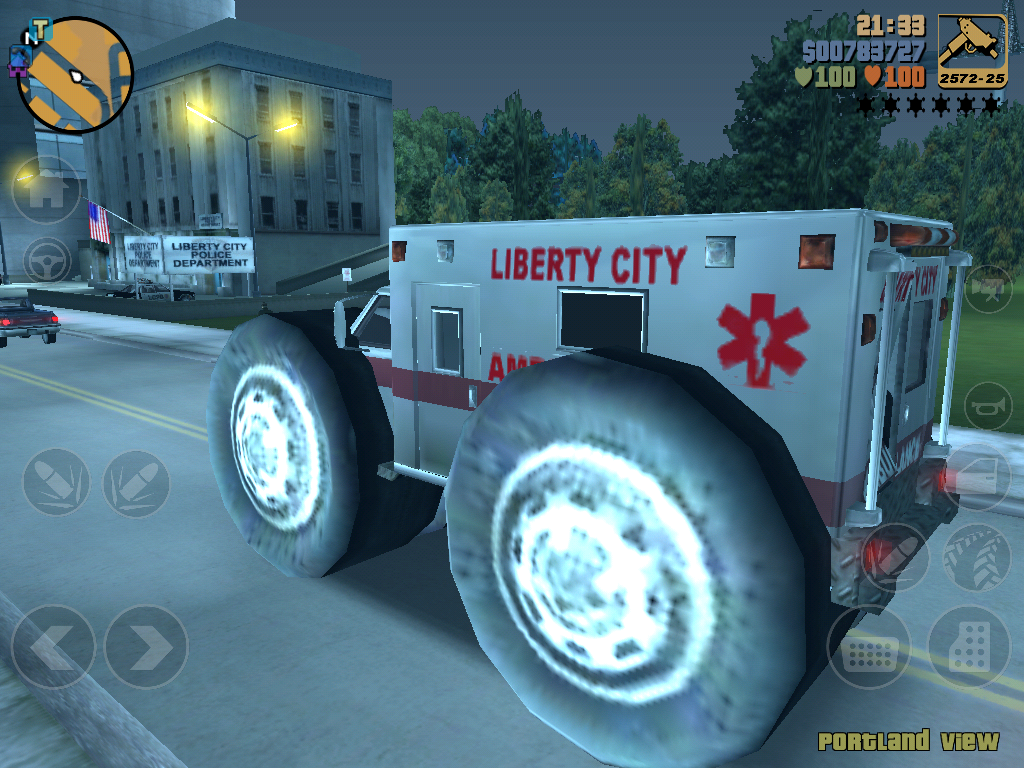
Task: Steer left with the left arrow button
Action: click(x=53, y=647)
